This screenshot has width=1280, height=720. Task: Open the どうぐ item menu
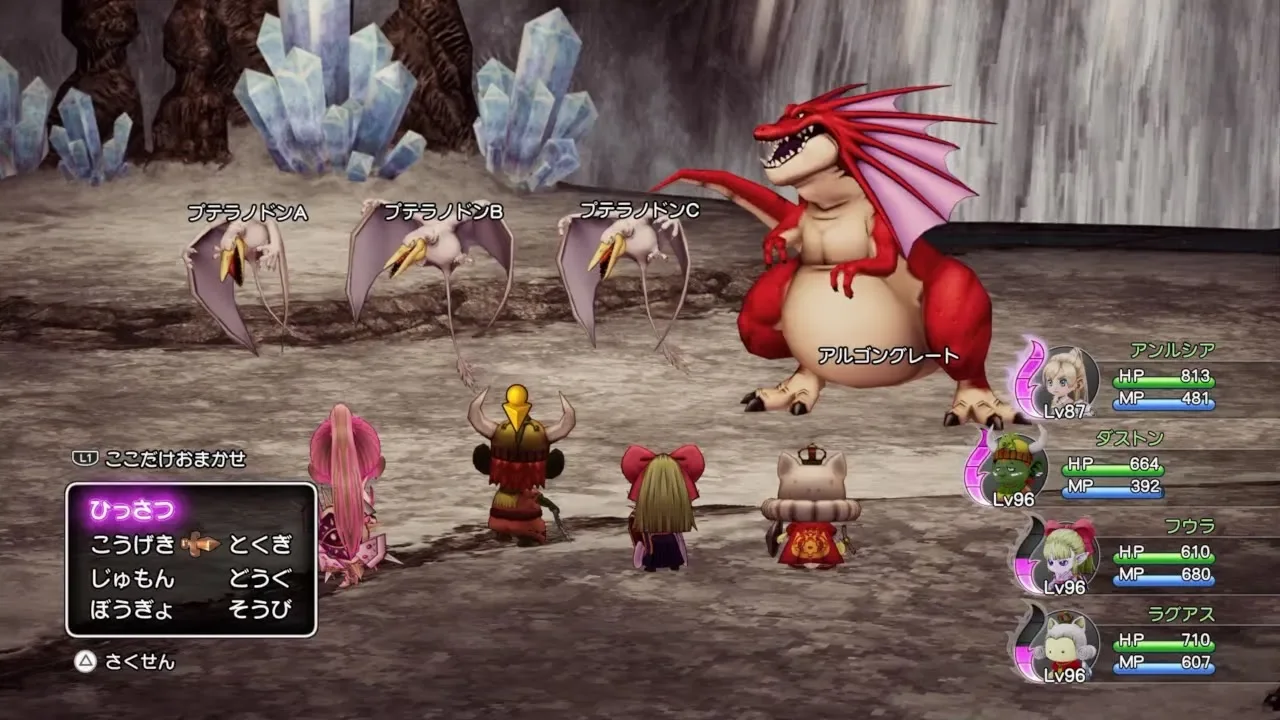(260, 578)
